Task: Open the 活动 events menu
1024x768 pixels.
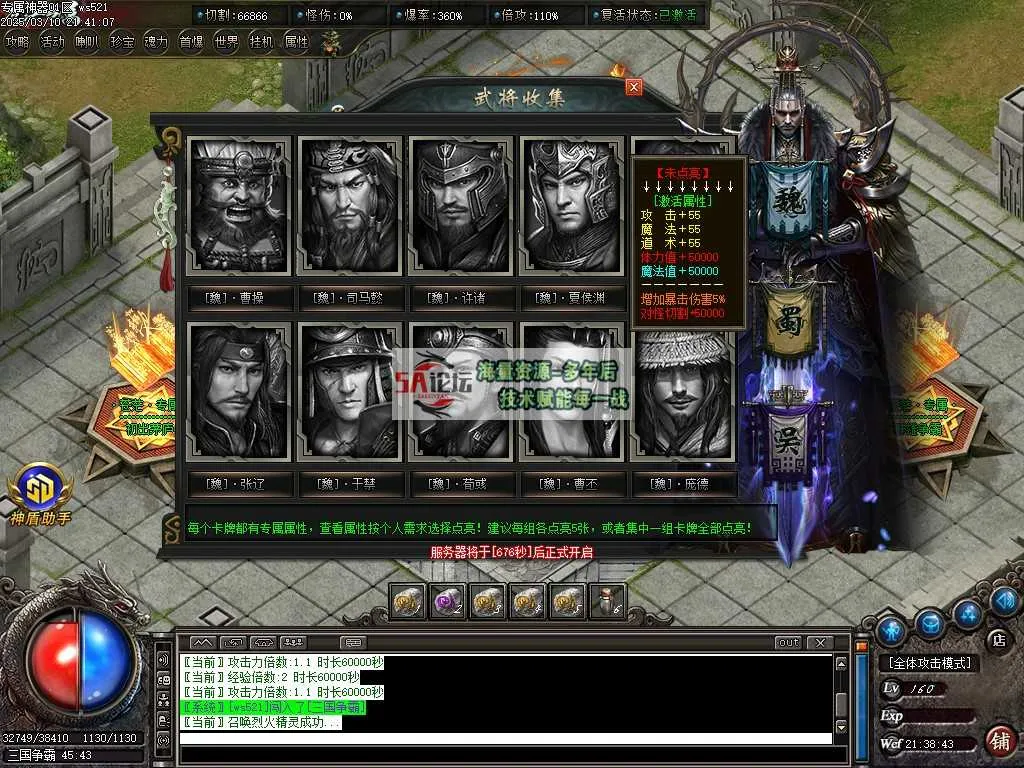Action: click(x=52, y=42)
